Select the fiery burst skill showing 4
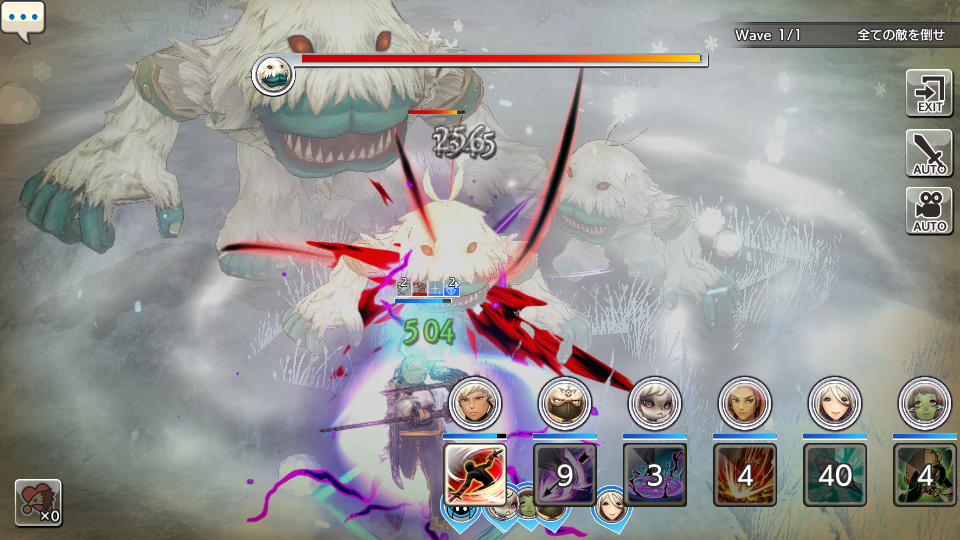960x540 pixels. click(745, 474)
